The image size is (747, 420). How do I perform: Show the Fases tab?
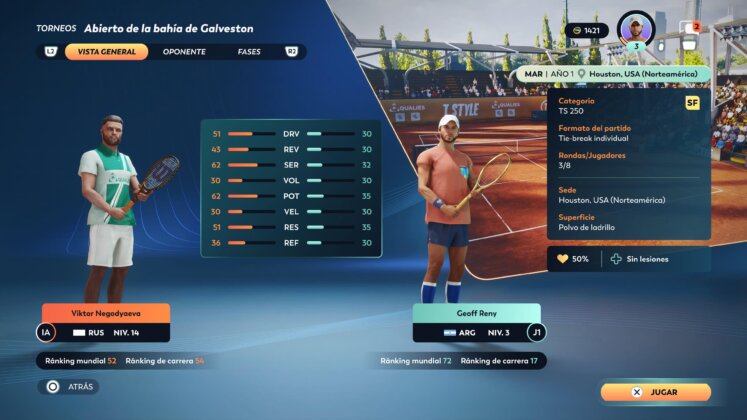coord(249,51)
